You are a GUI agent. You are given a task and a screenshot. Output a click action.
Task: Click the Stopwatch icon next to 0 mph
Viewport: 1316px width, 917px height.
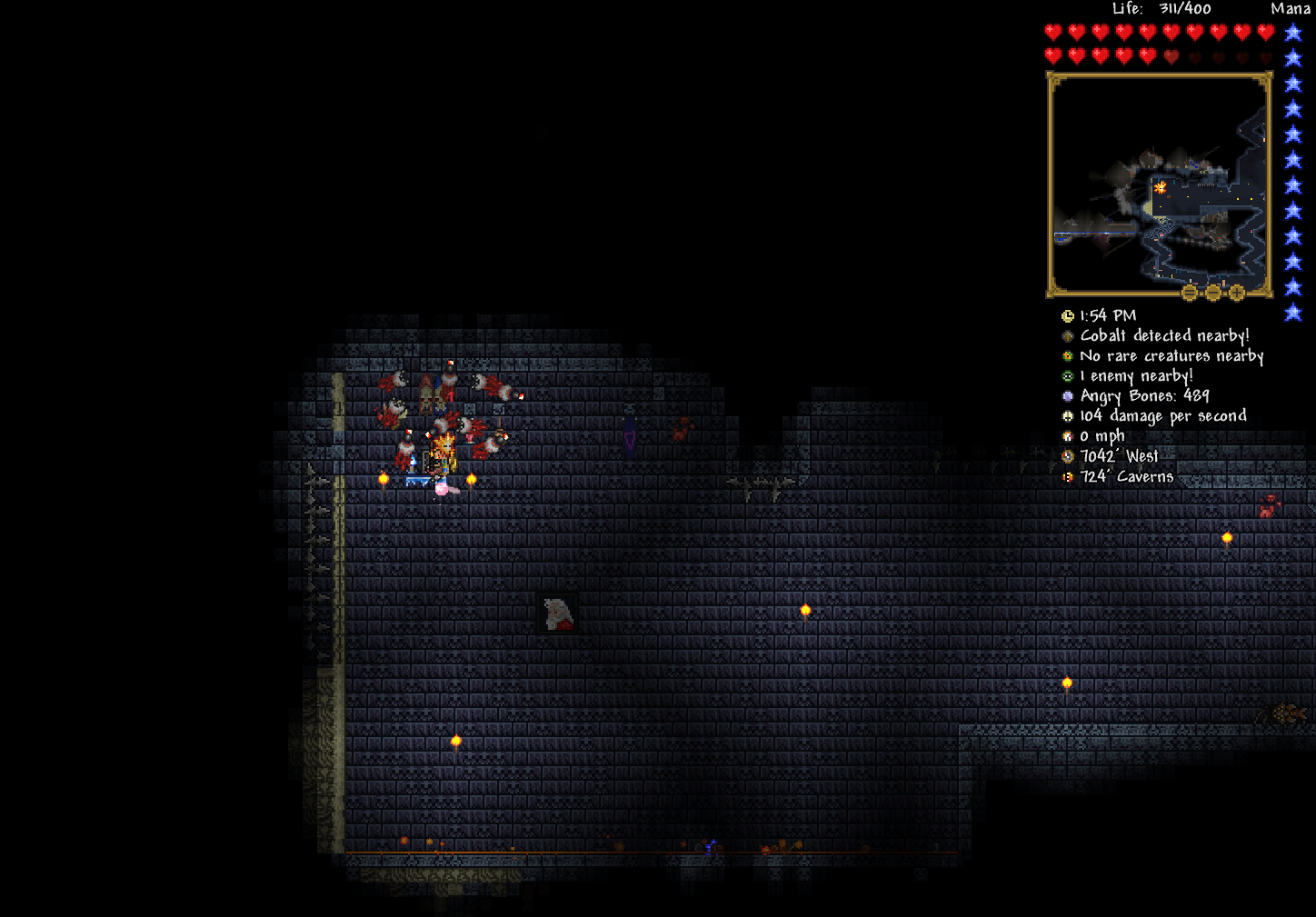coord(1067,435)
